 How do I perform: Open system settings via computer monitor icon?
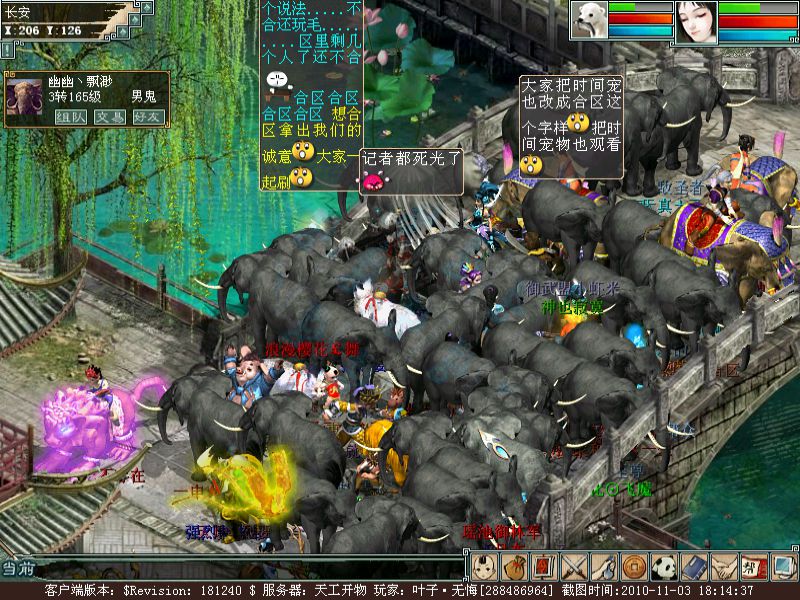pyautogui.click(x=783, y=567)
